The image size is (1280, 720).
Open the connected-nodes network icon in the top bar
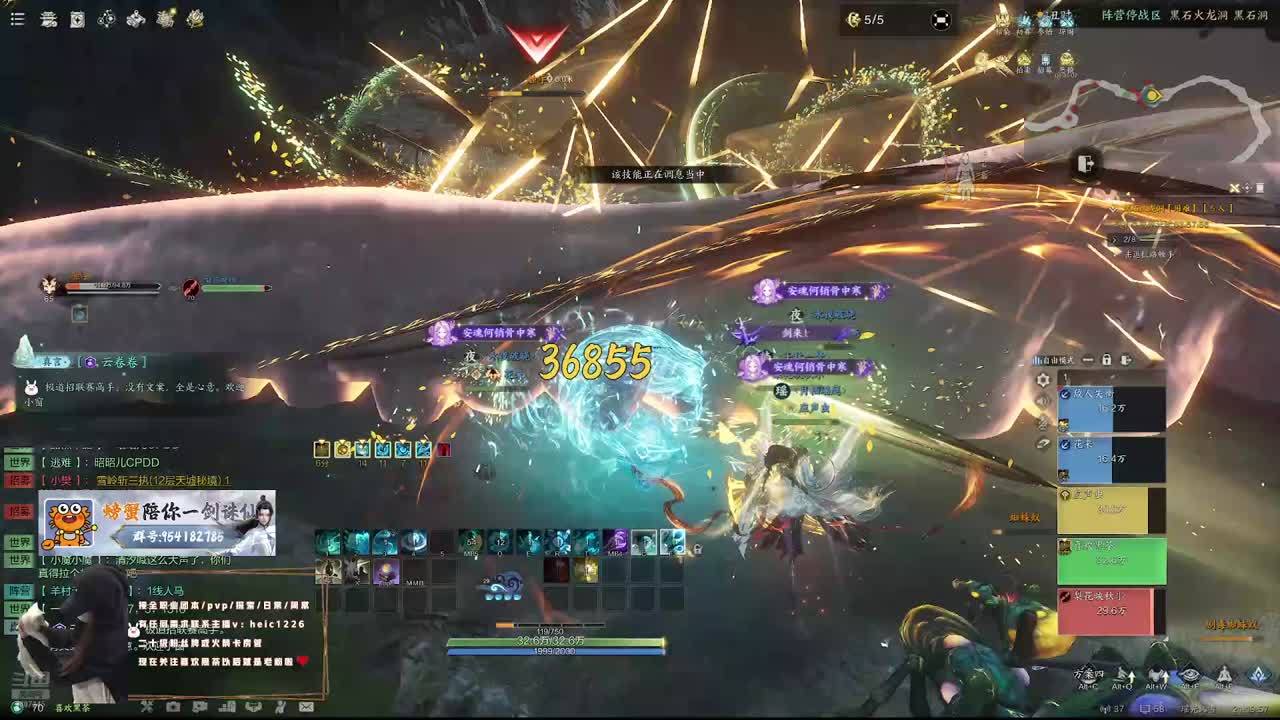point(106,19)
